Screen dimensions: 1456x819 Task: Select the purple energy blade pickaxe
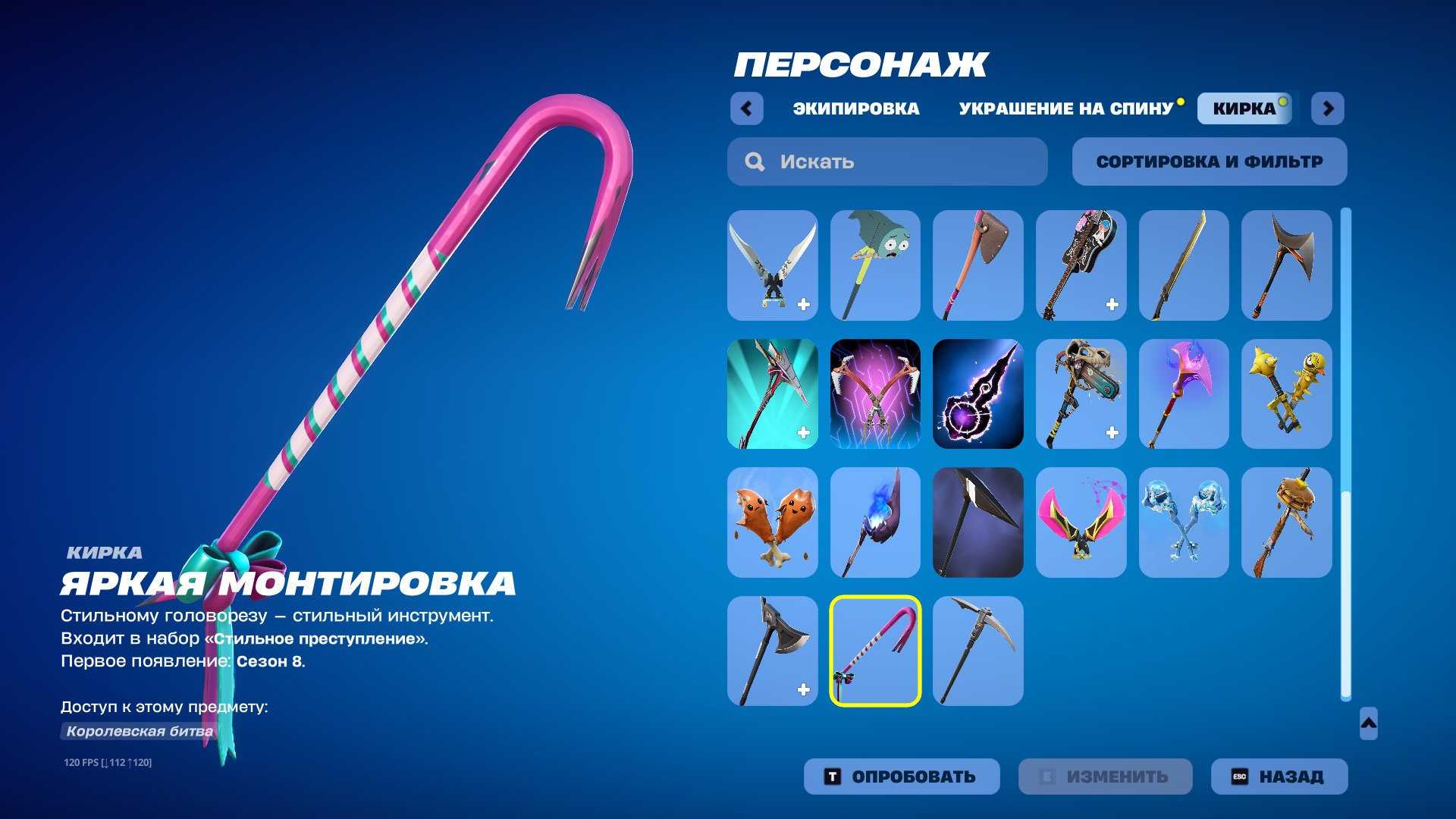pyautogui.click(x=978, y=394)
